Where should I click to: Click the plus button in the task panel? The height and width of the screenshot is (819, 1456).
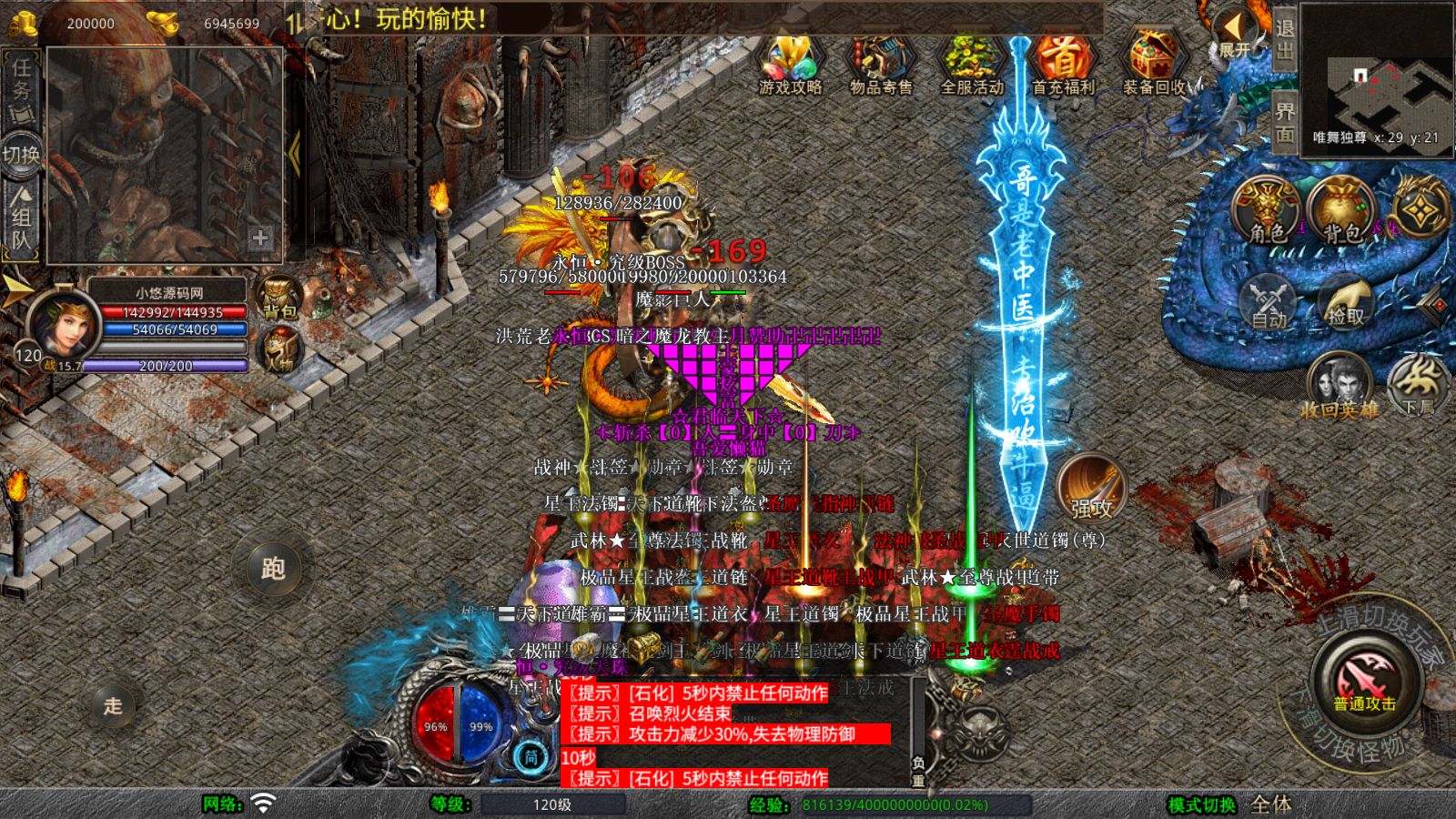point(260,238)
